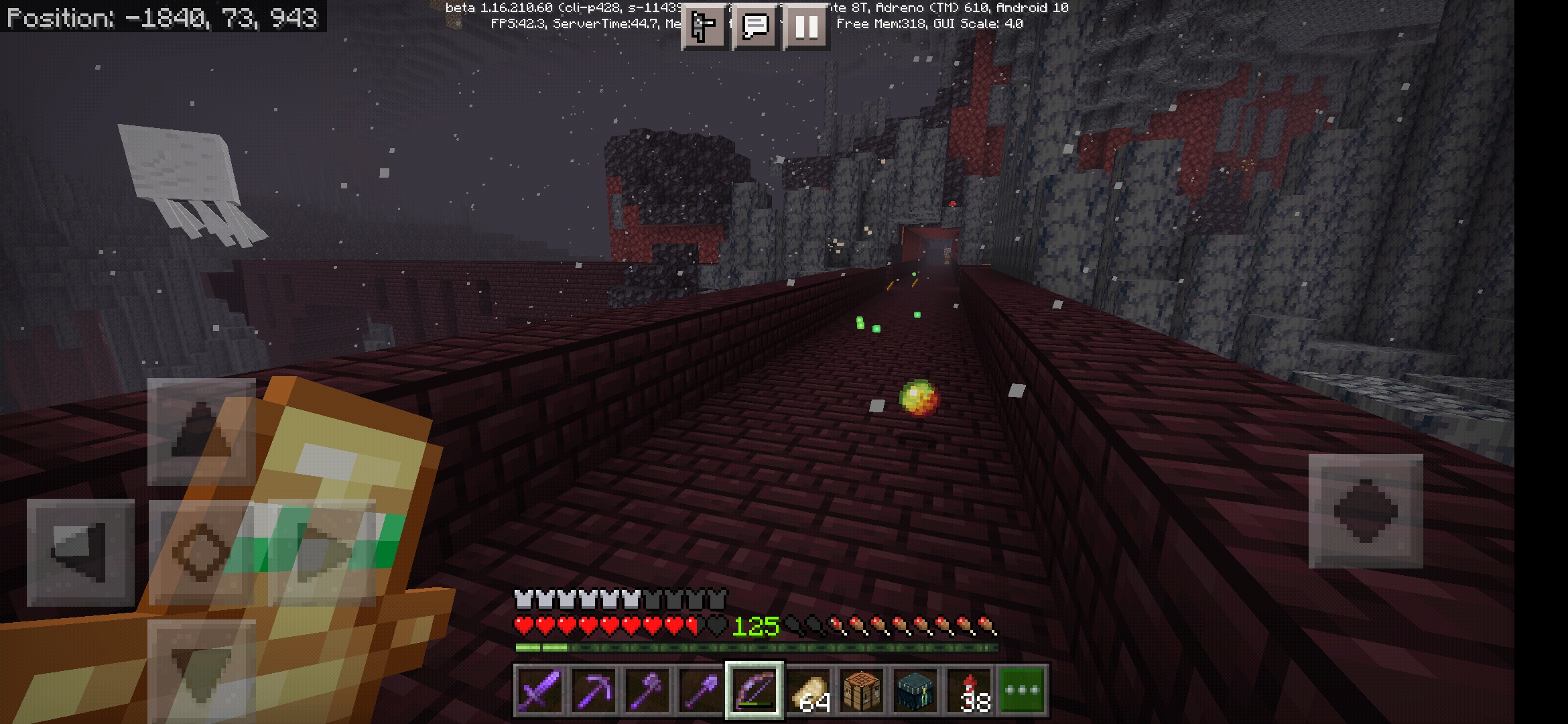Select the netherite sword hotbar slot
The width and height of the screenshot is (1568, 724).
point(539,690)
